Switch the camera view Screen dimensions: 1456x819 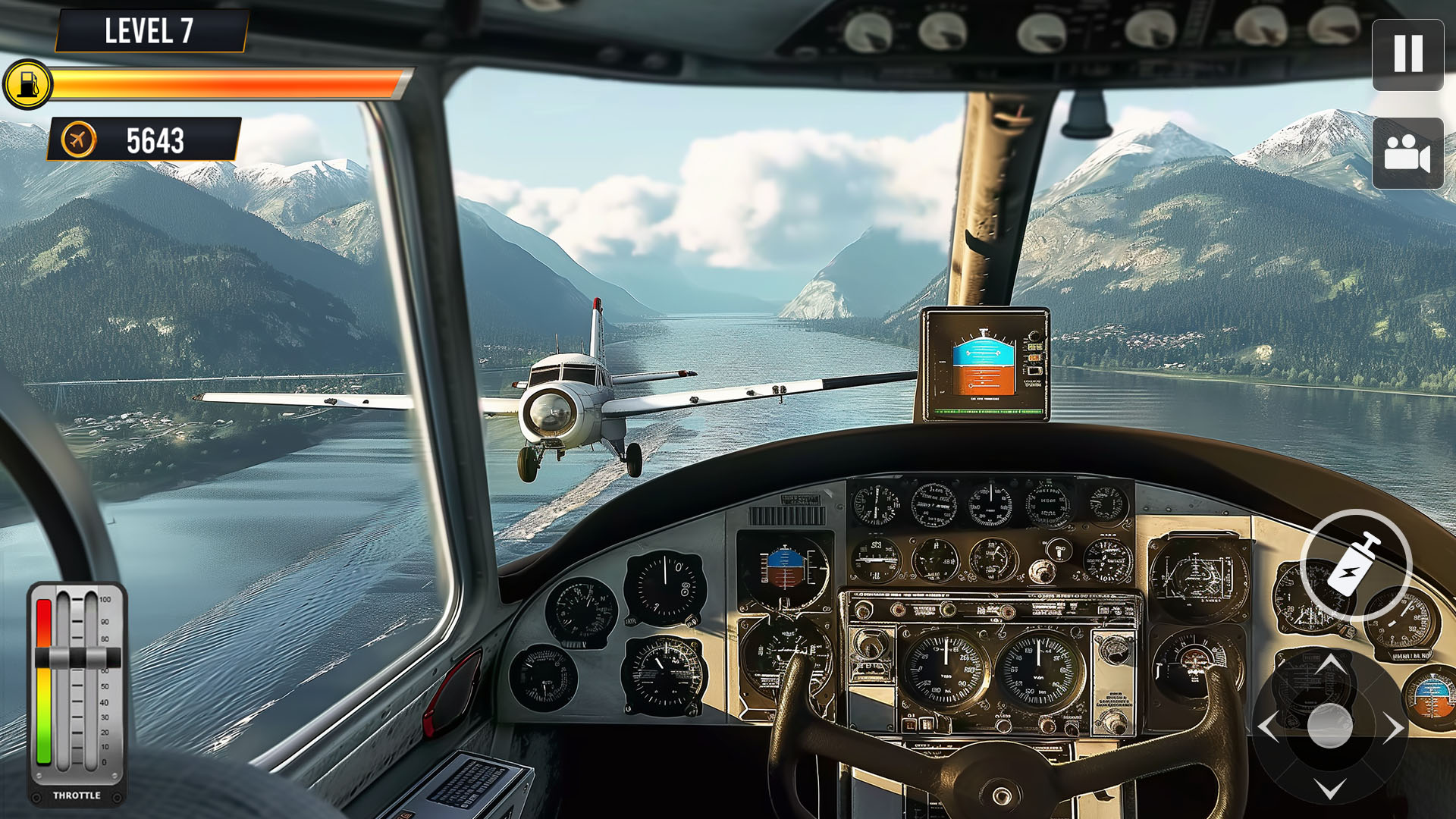click(x=1407, y=153)
